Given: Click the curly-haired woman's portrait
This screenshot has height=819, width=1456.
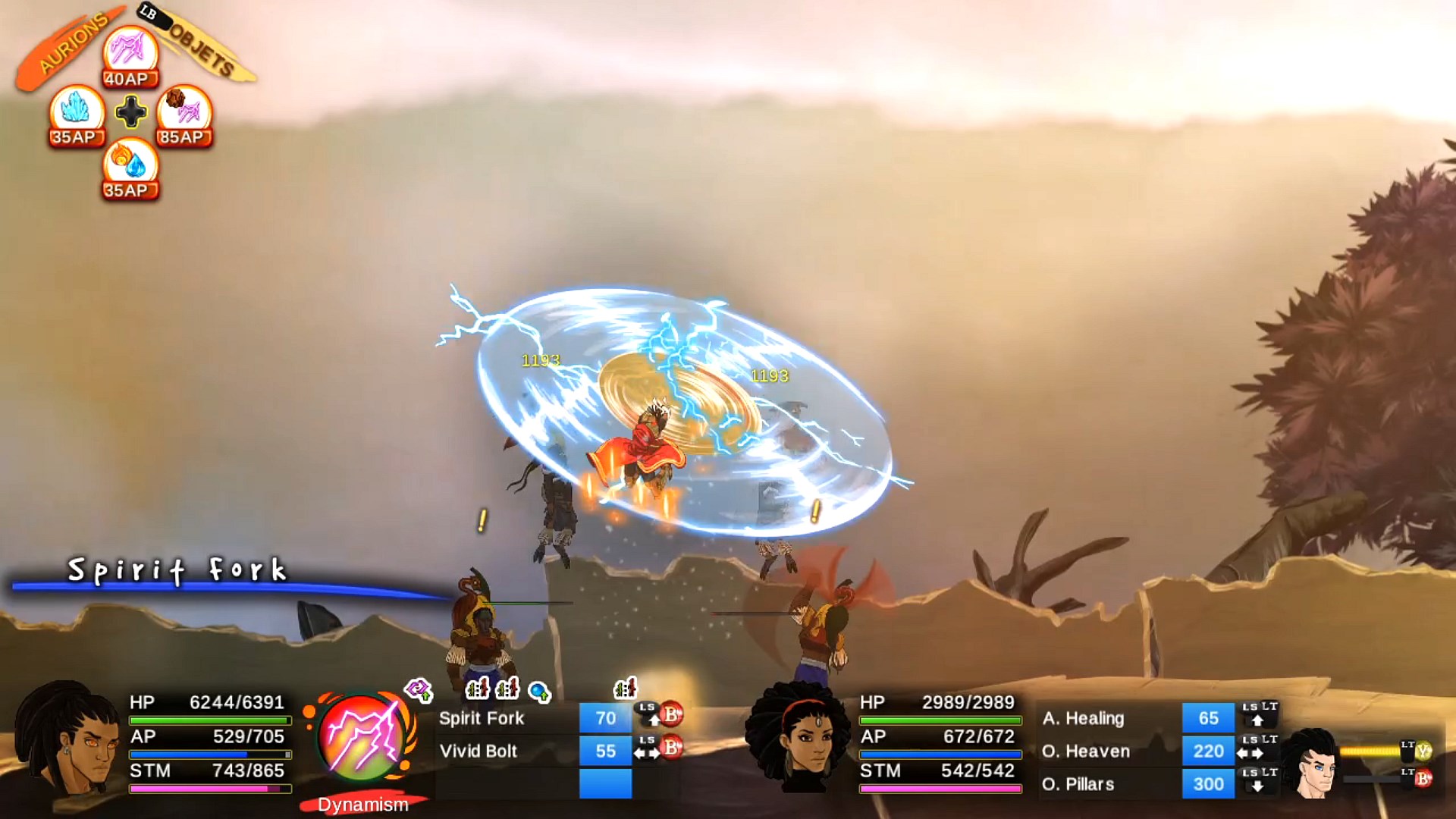Looking at the screenshot, I should point(799,739).
